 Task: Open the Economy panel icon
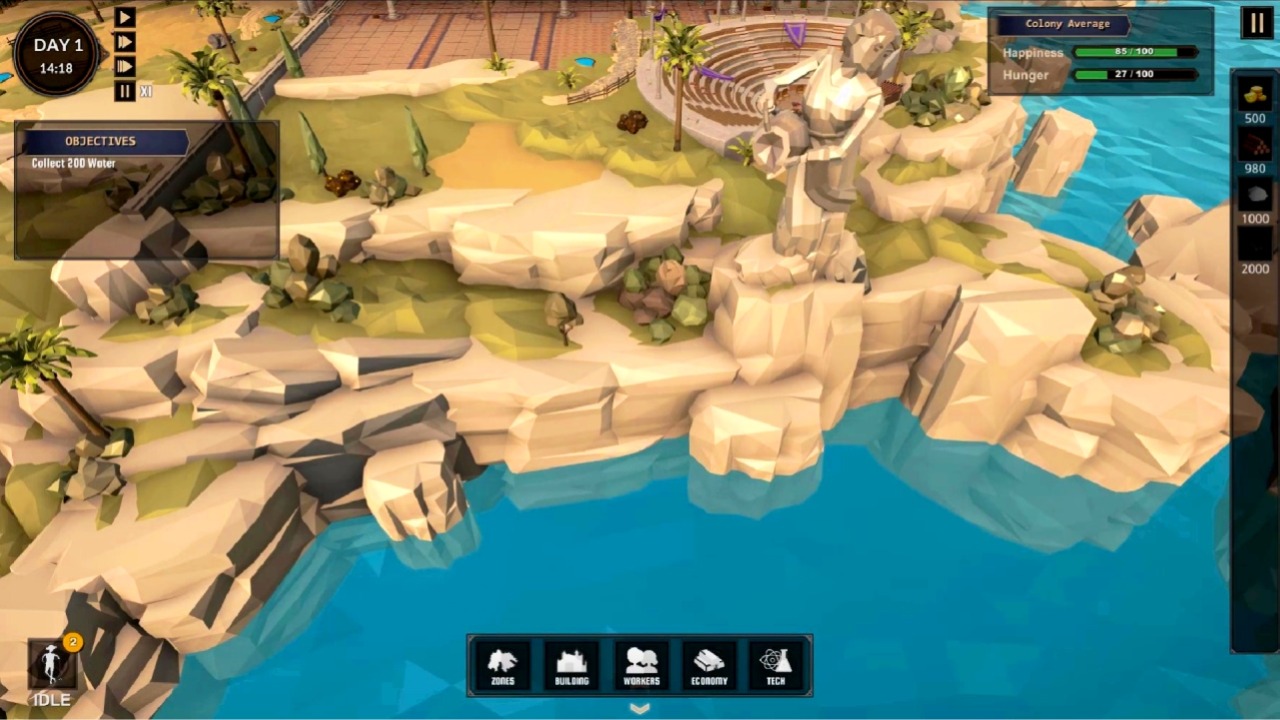709,664
